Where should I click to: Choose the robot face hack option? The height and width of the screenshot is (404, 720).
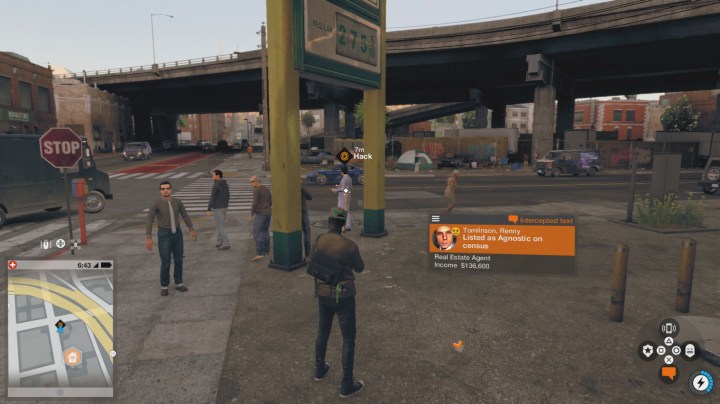tap(690, 350)
